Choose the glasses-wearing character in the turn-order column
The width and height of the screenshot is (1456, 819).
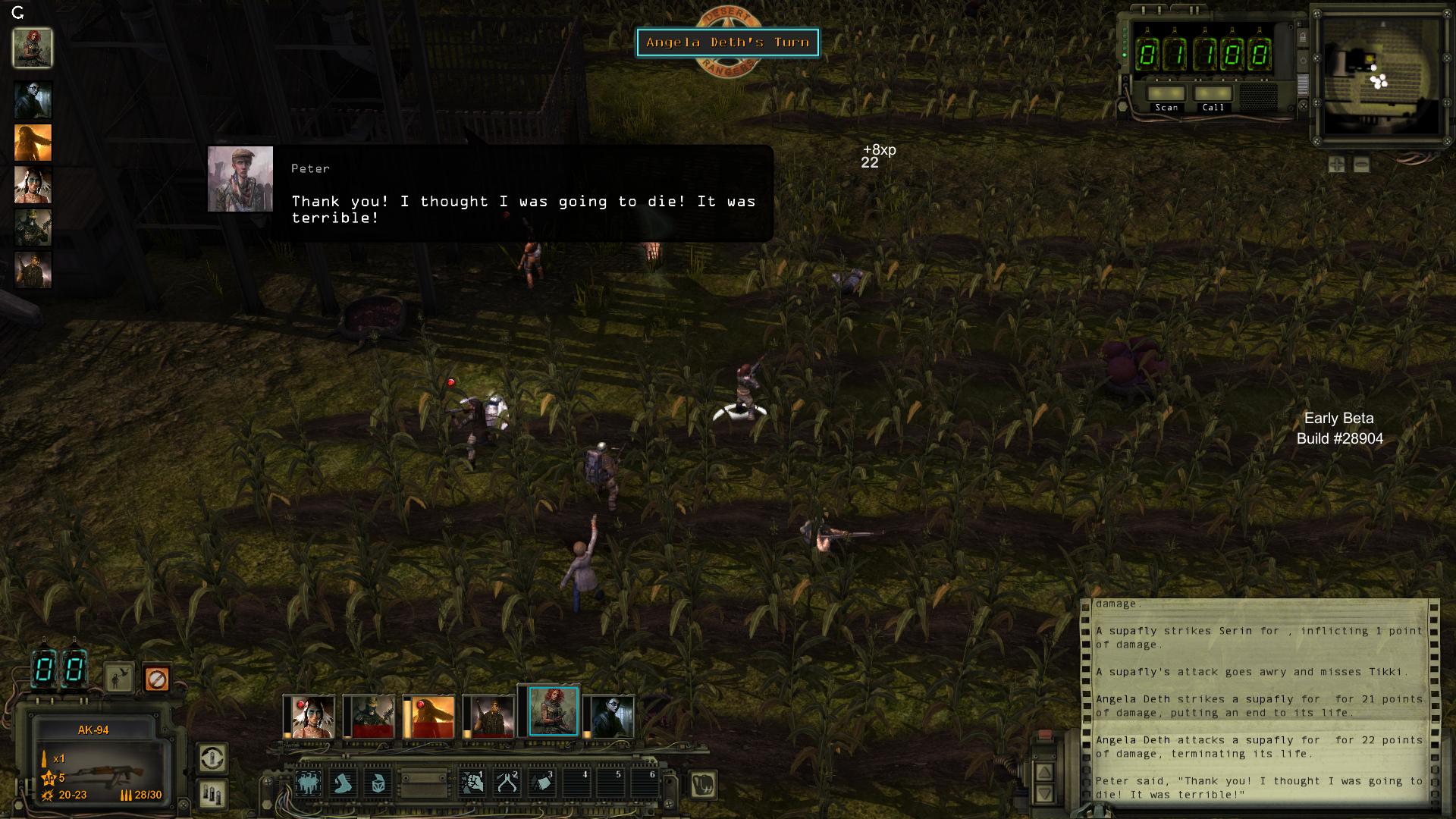[33, 99]
